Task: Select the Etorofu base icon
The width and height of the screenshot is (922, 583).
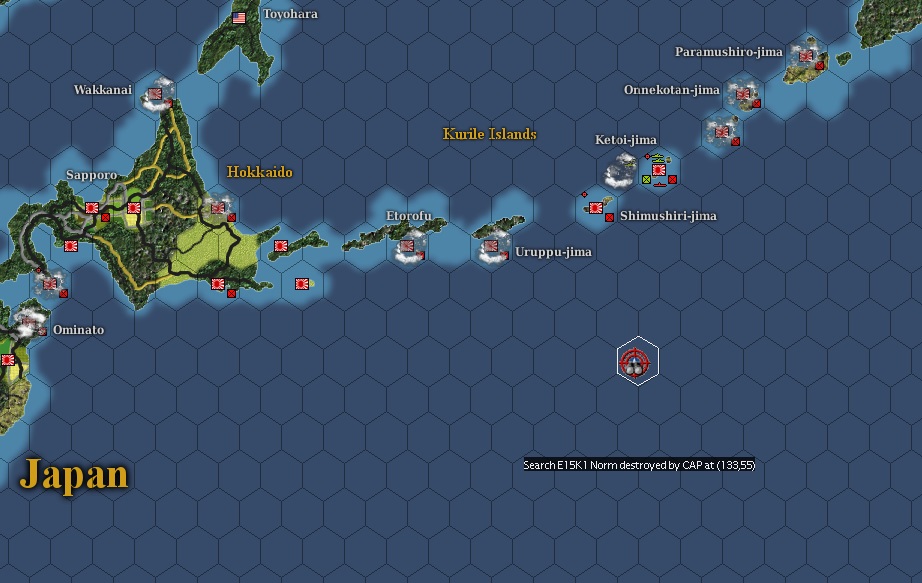Action: [x=408, y=243]
